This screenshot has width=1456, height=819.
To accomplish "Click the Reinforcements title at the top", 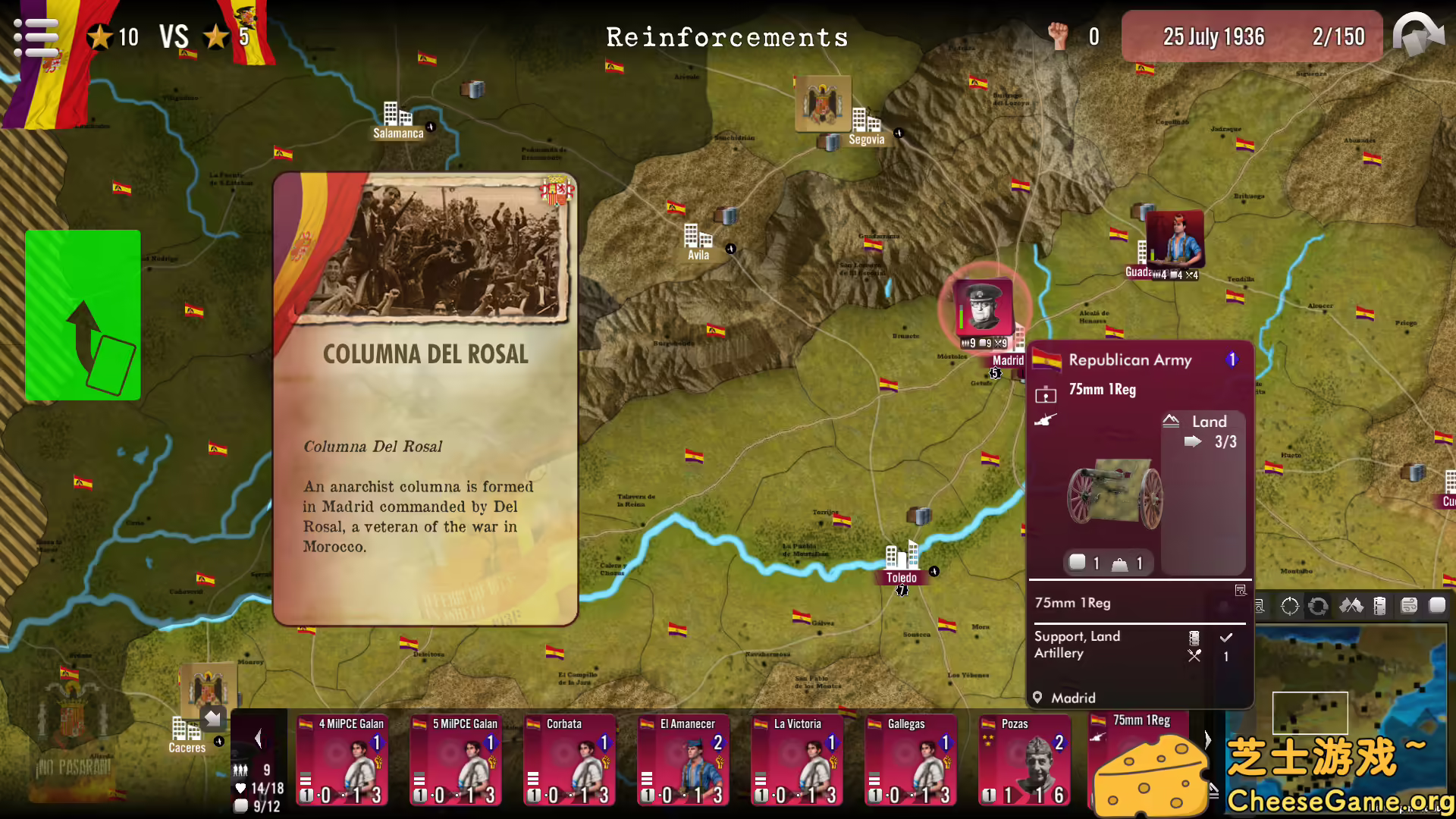I will coord(727,37).
